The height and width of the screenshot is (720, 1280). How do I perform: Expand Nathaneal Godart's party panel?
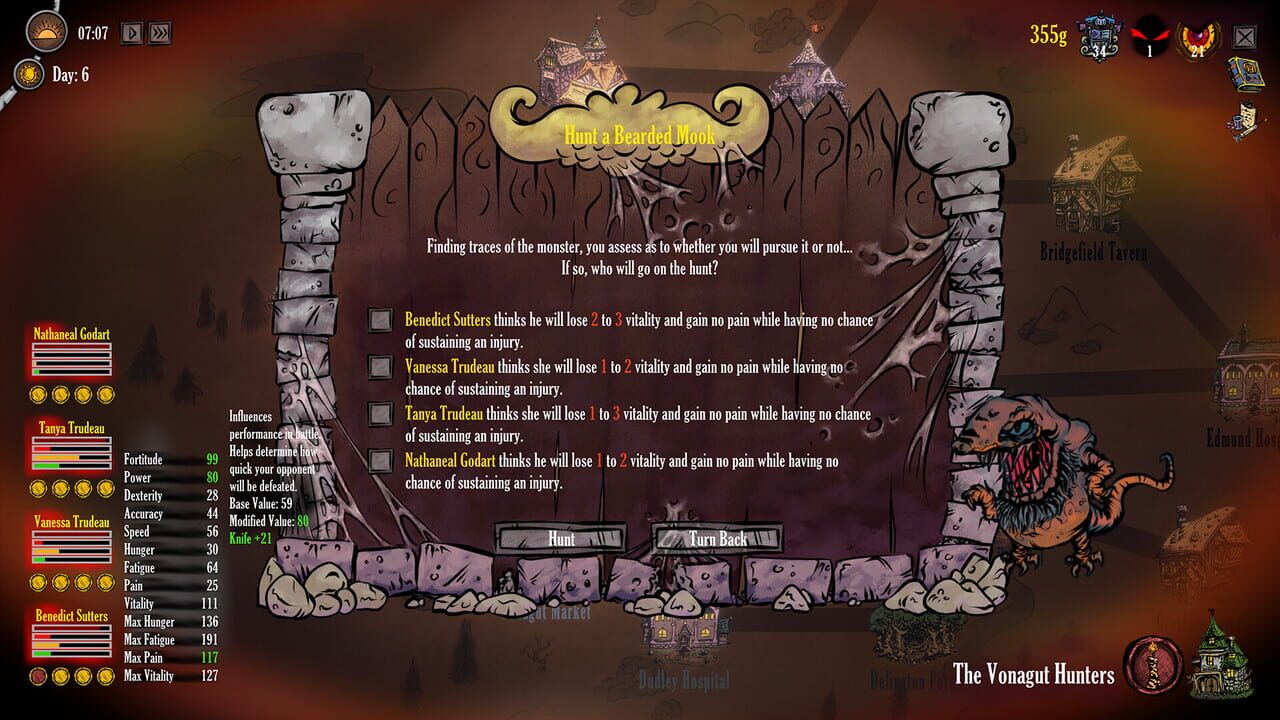click(x=70, y=335)
